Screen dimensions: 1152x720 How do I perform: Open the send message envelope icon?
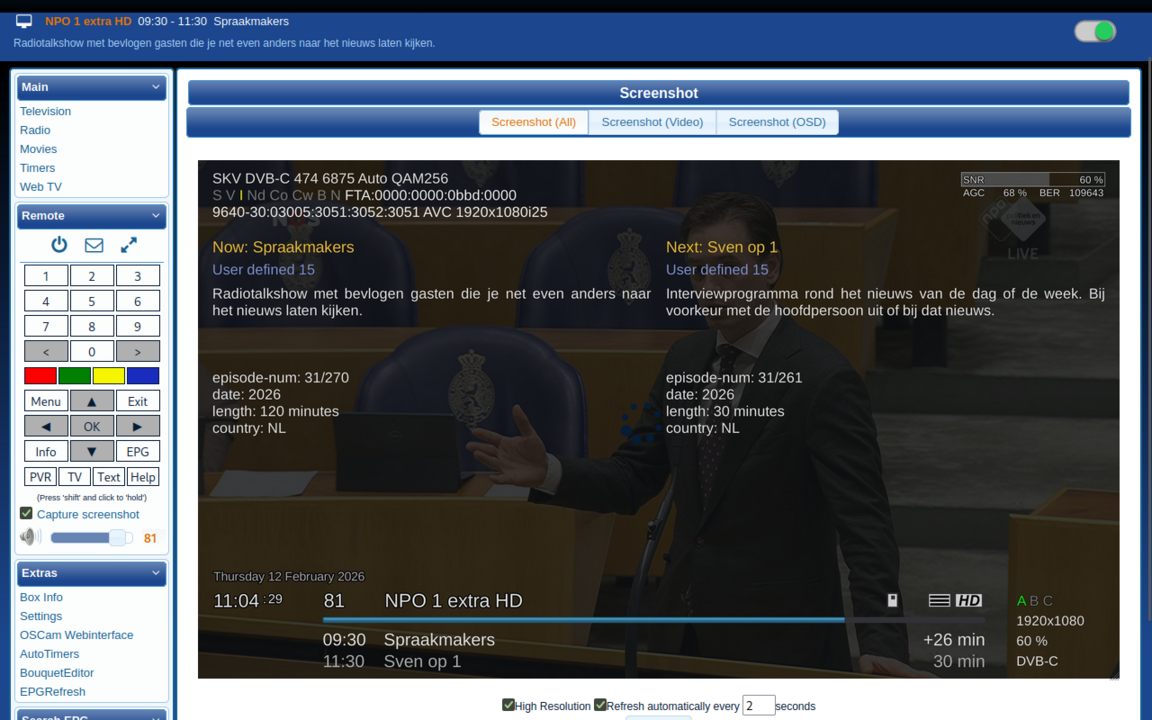click(94, 245)
